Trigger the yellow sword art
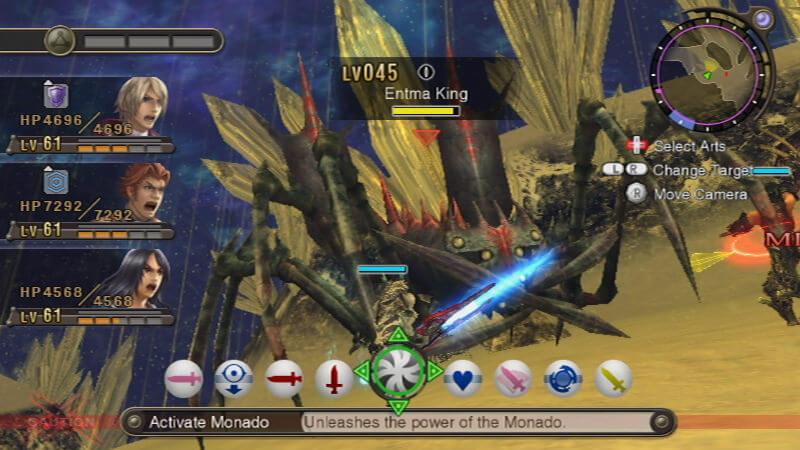The height and width of the screenshot is (450, 800). (x=614, y=379)
